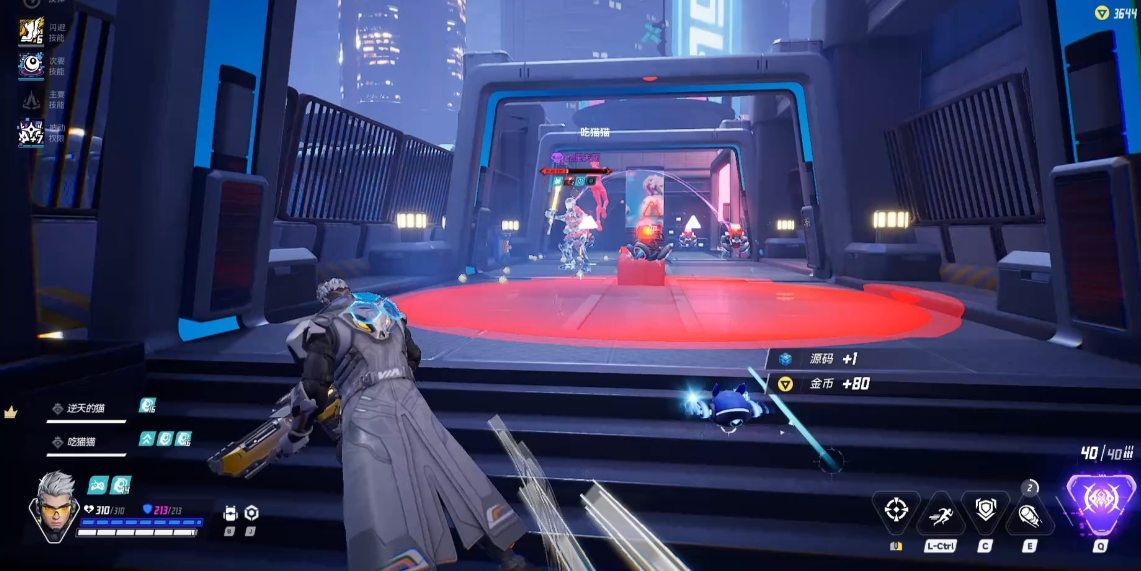The image size is (1141, 571).
Task: Activate the crosshair aim ability
Action: click(x=896, y=512)
